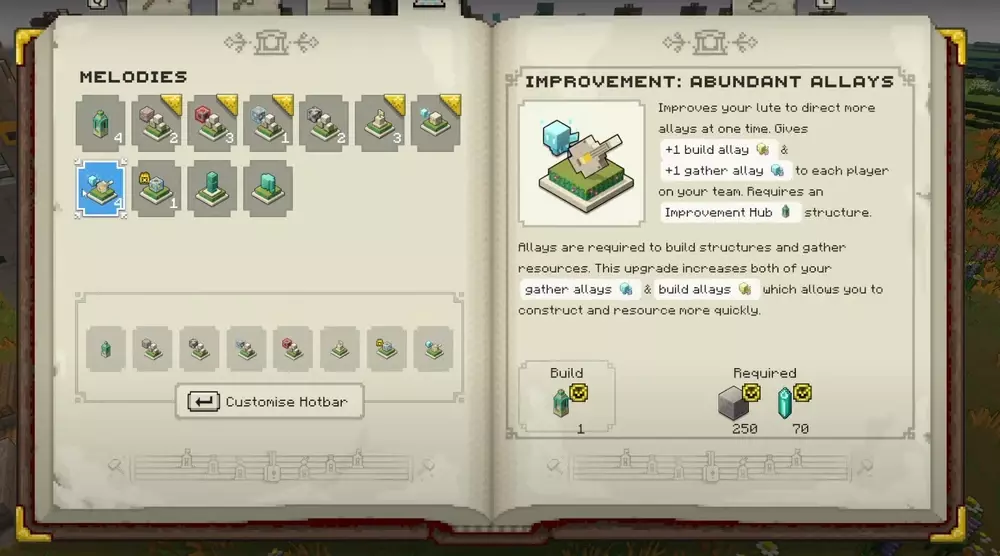Select the red redstone slot in hotbar
The height and width of the screenshot is (556, 1000).
coord(293,349)
